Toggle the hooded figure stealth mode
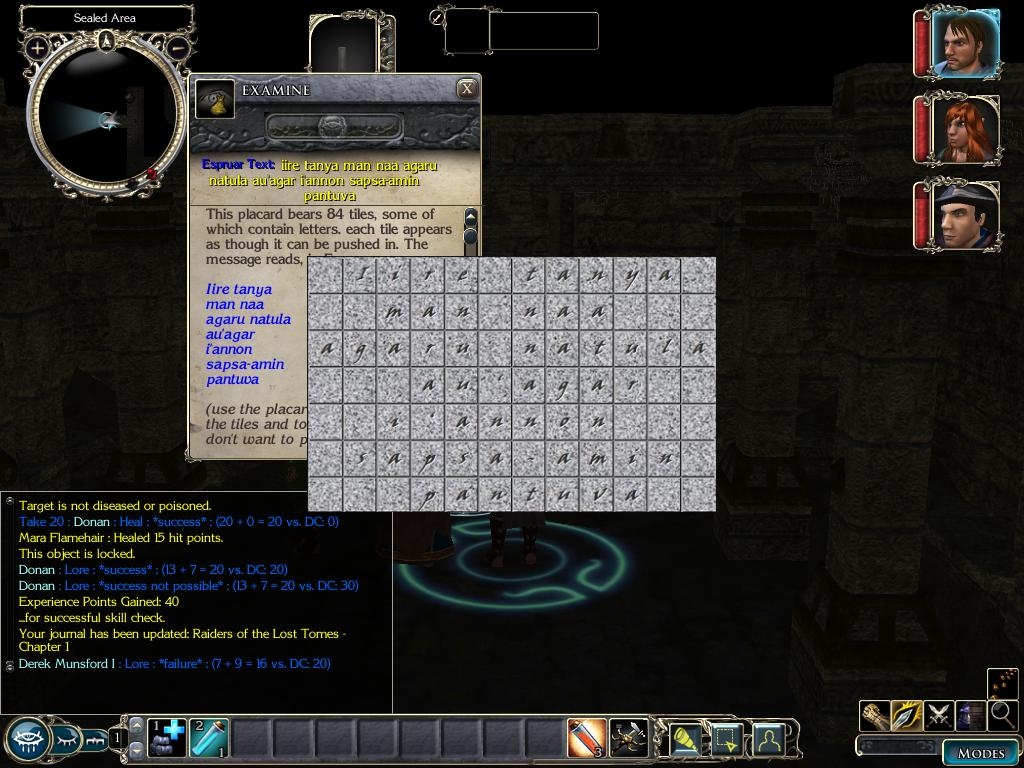The image size is (1024, 768). point(970,715)
